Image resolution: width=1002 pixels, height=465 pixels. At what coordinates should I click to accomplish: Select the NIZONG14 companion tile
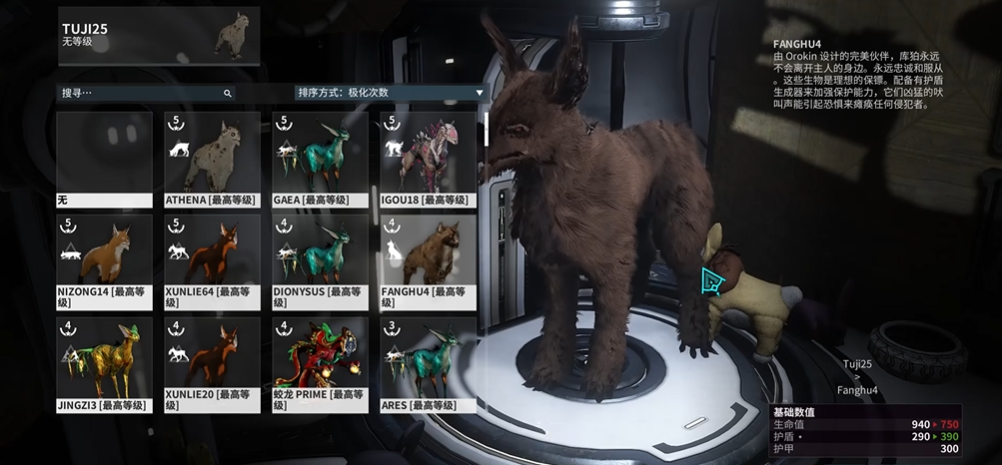click(x=104, y=260)
